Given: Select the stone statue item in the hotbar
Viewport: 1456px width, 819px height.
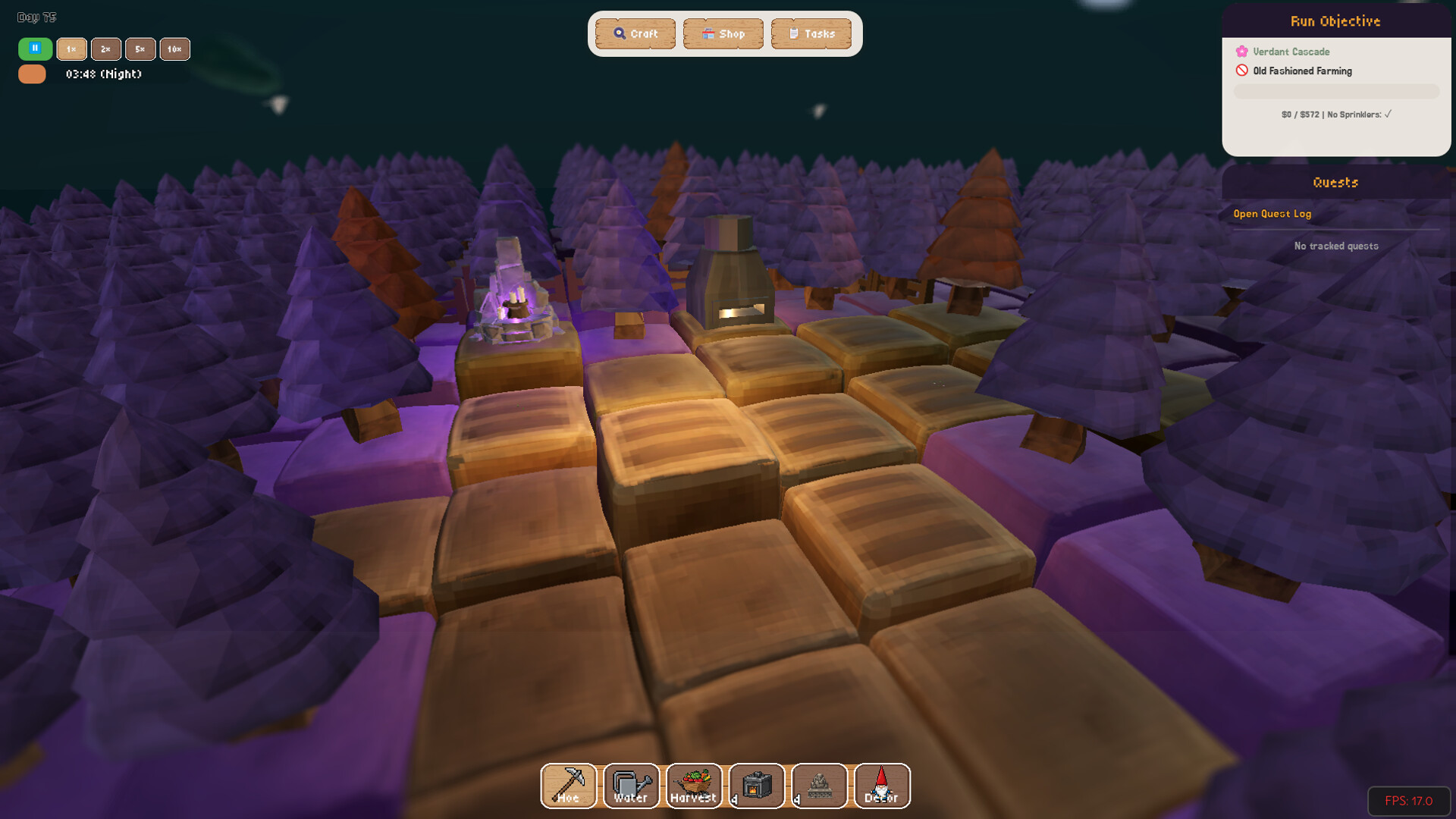Looking at the screenshot, I should (x=819, y=786).
